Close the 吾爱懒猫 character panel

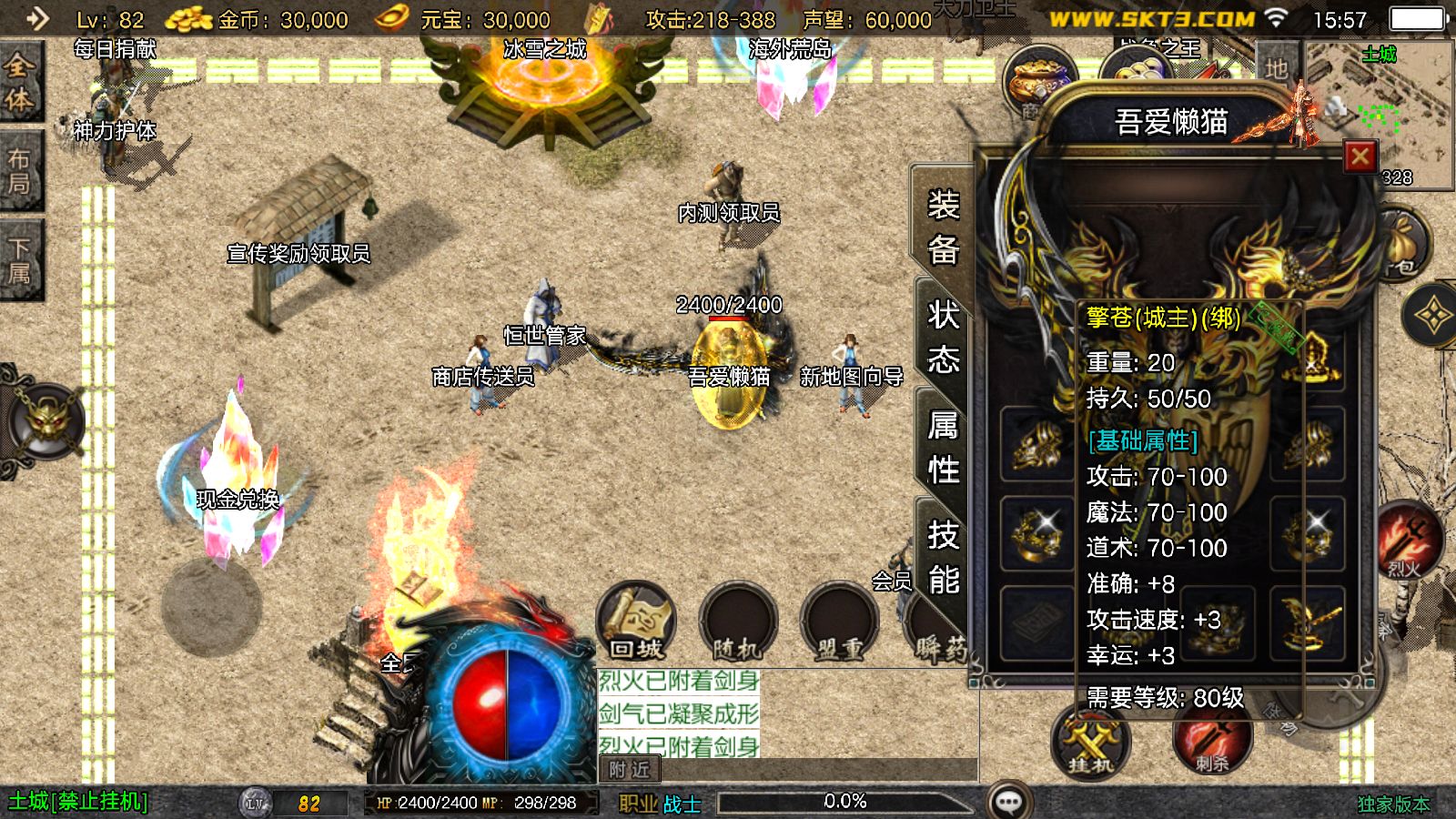tap(1360, 157)
